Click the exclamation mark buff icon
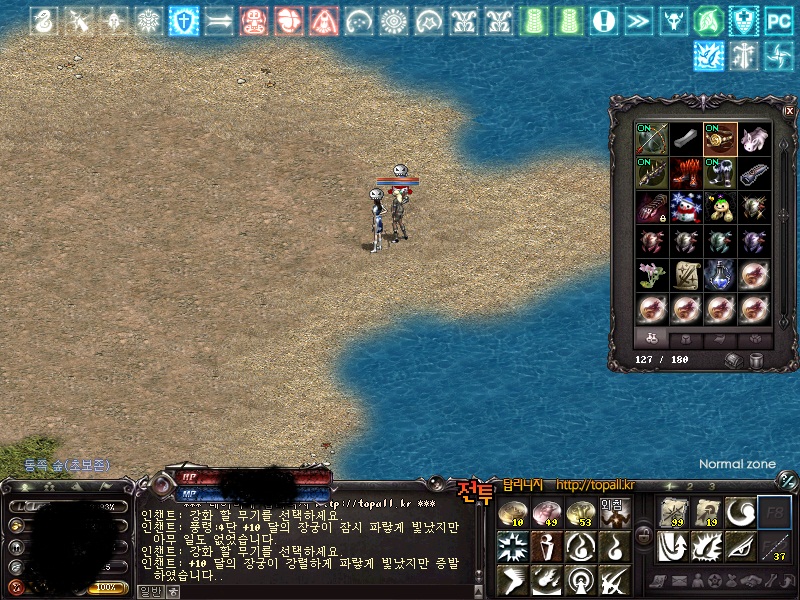Viewport: 800px width, 600px height. (x=602, y=20)
